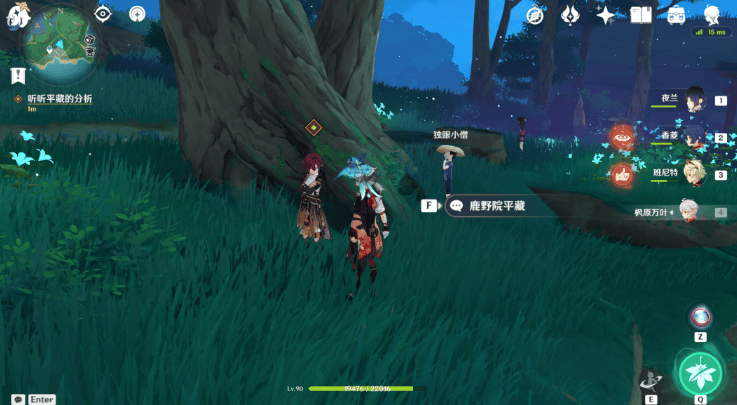Open the chat box speech bubble

point(18,399)
